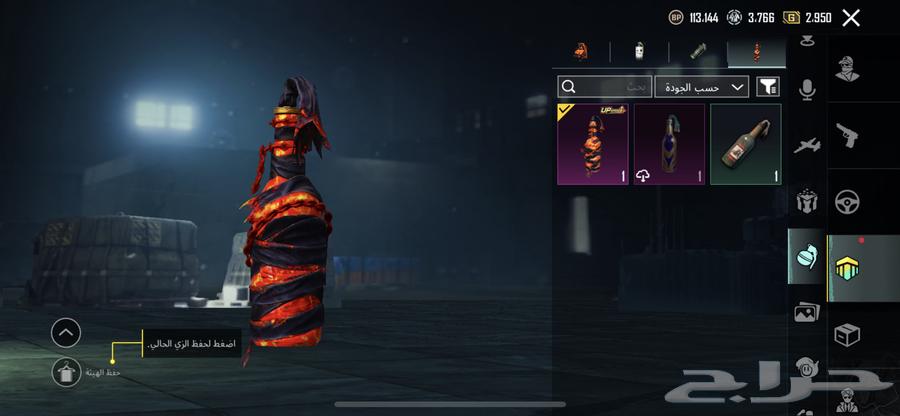The width and height of the screenshot is (900, 416).
Task: Switch to the stun grenade skins tab
Action: coord(698,52)
